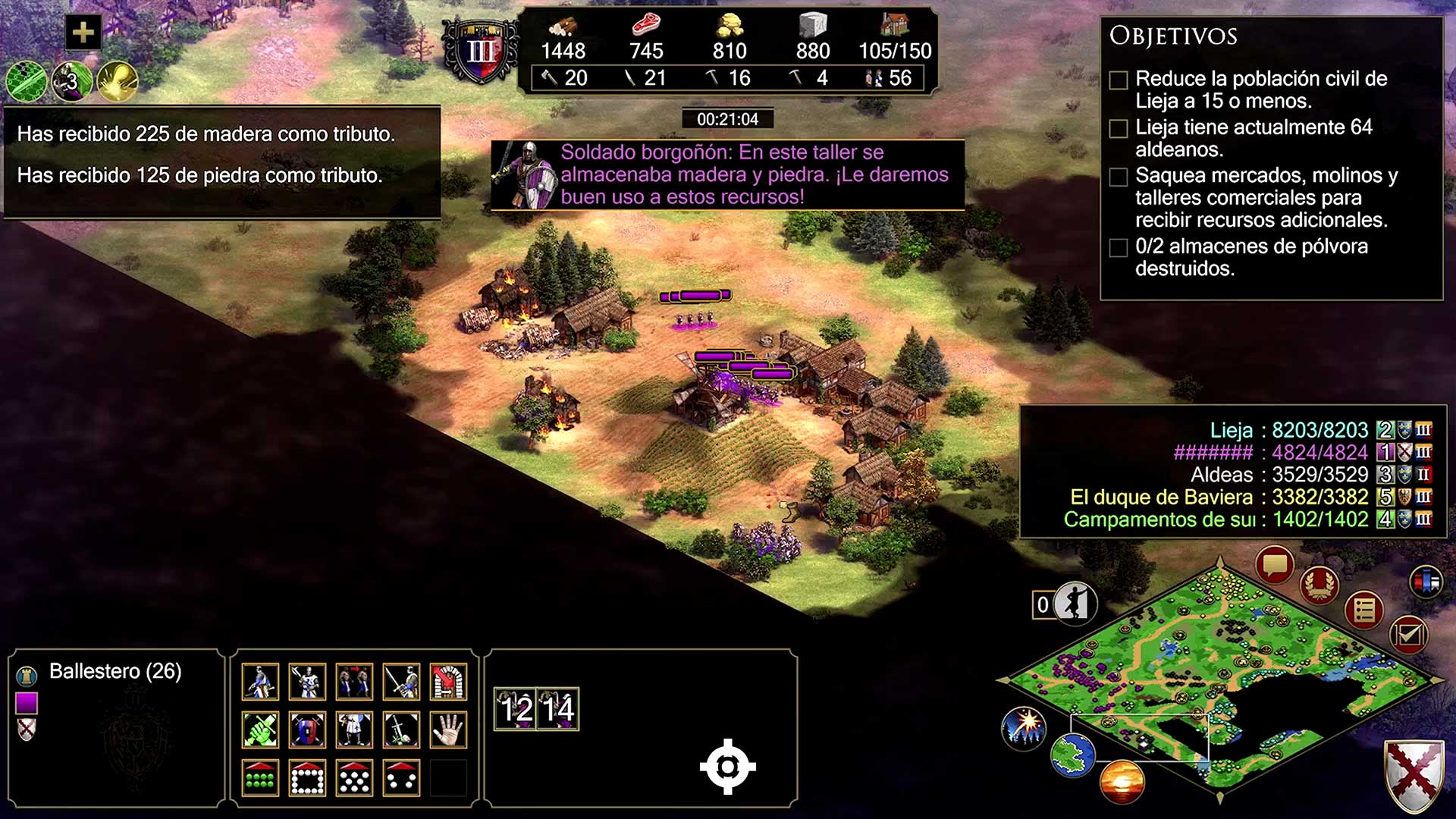Click the garrison arrow-into-gate command
Viewport: 1456px width, 819px height.
(448, 682)
